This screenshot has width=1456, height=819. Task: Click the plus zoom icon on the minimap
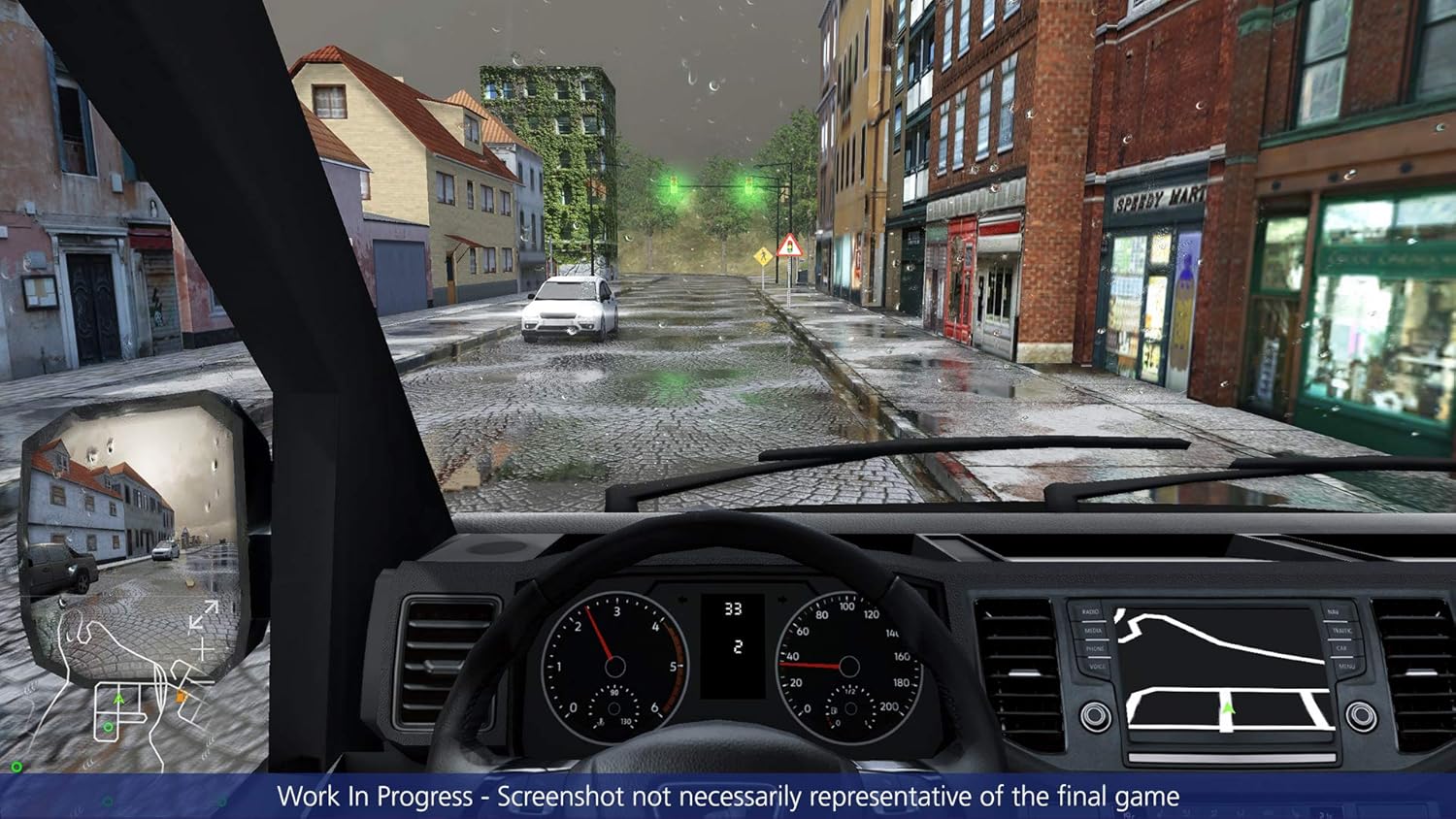pos(202,649)
